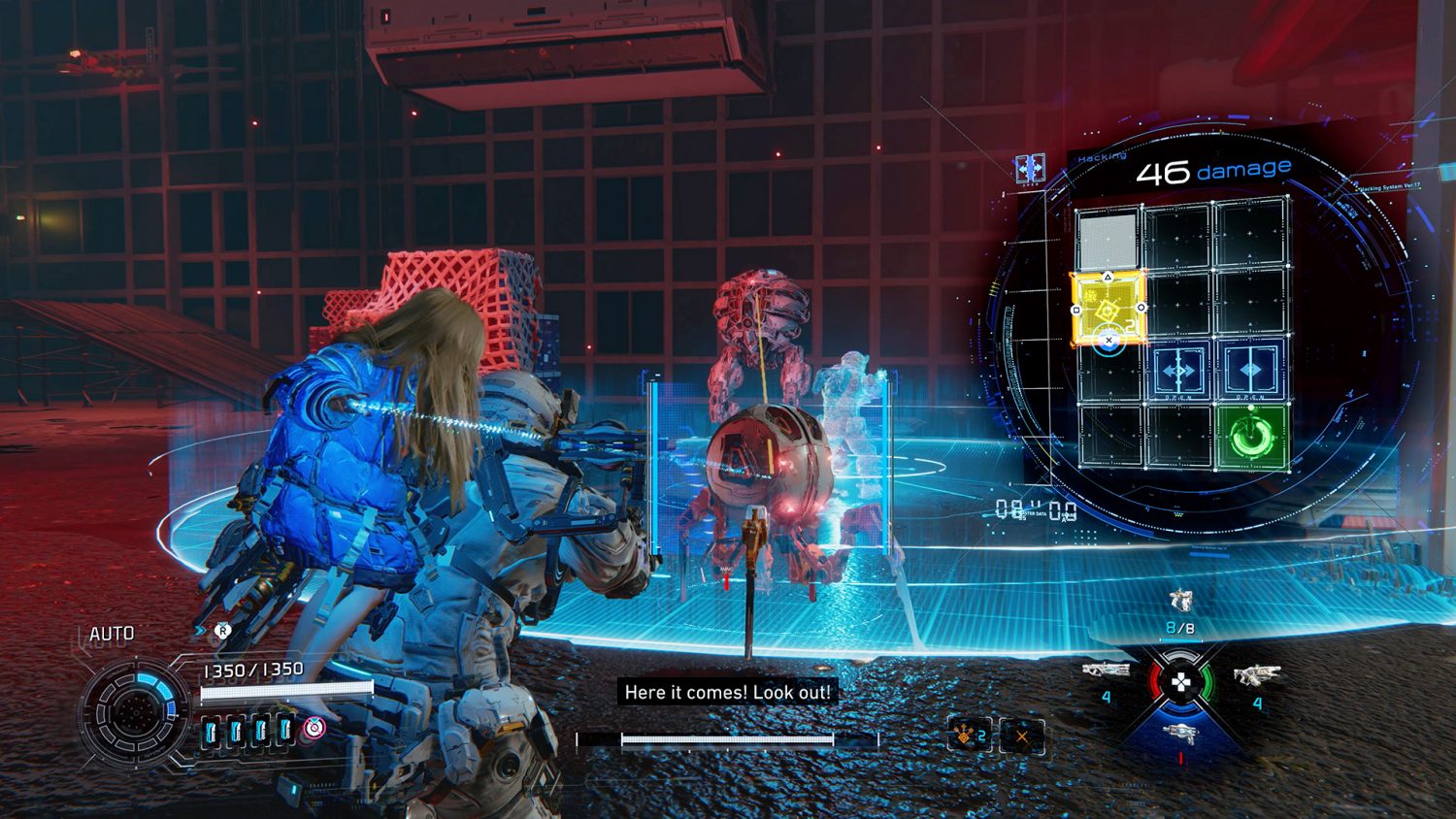Click the Open node icon outside the grid
This screenshot has width=1456, height=819.
click(x=1030, y=169)
